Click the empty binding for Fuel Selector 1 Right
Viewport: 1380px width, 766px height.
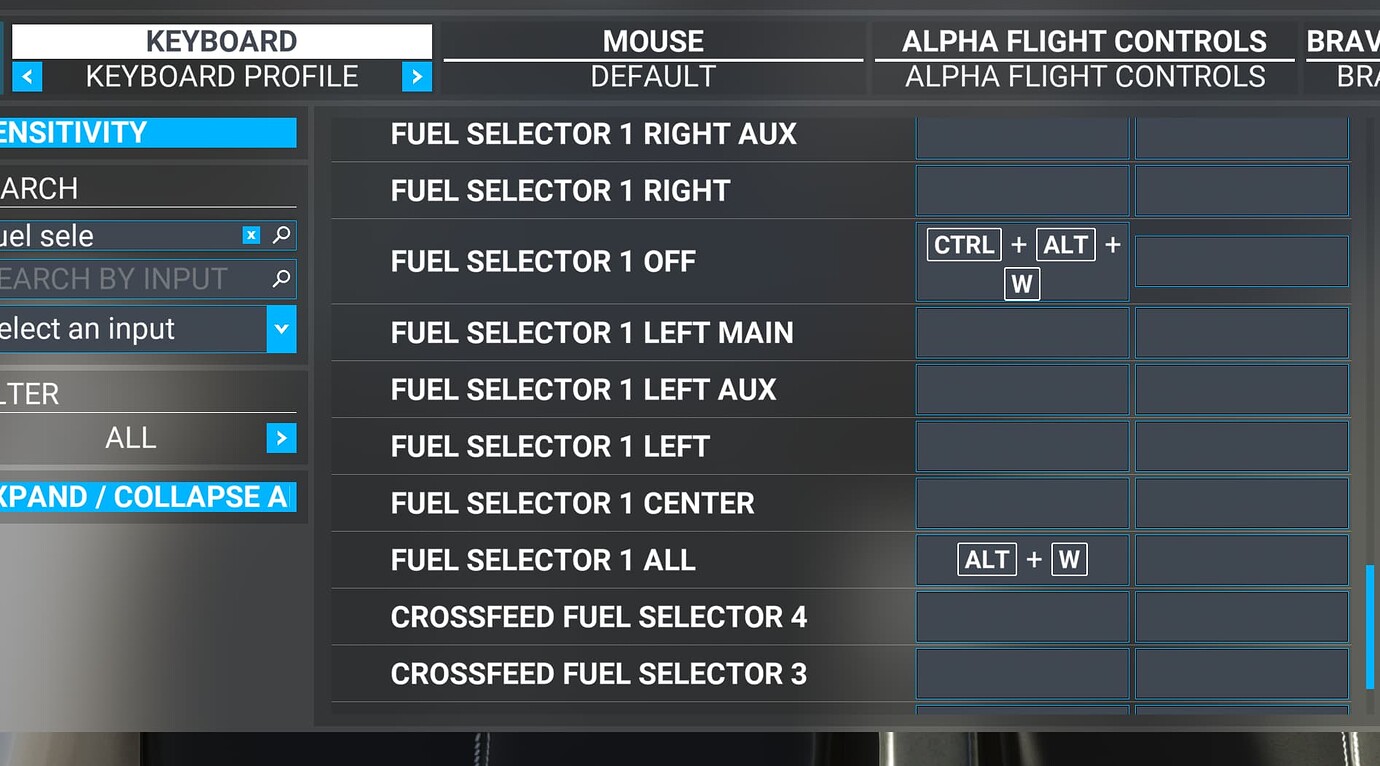(1021, 190)
